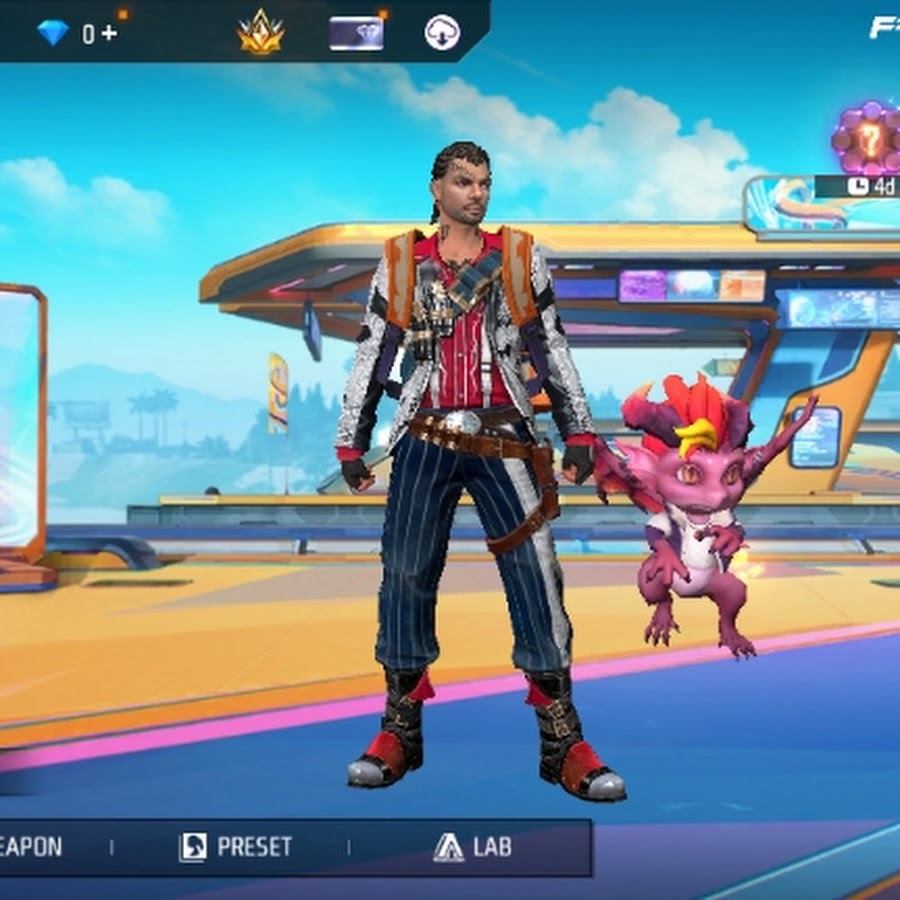
Task: Open the Lab menu
Action: [x=473, y=847]
